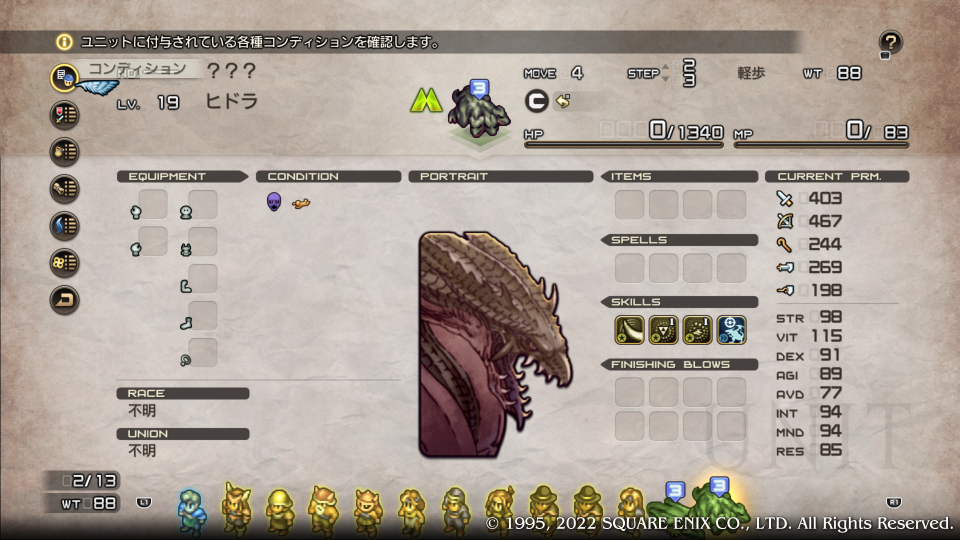Screen dimensions: 960x540
Task: Click the return arrow button
Action: pos(65,299)
